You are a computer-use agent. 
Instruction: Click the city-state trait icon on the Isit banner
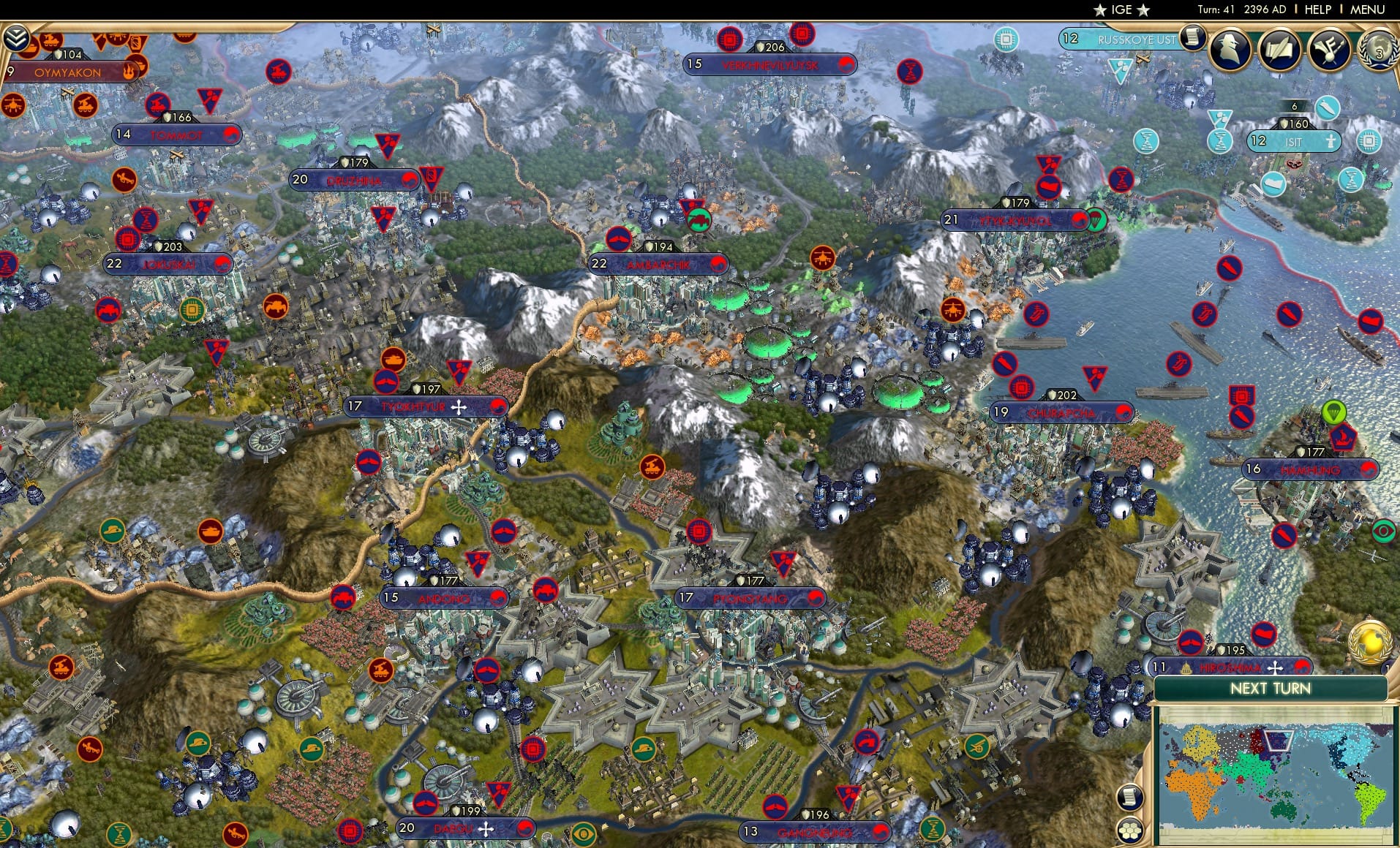tap(1331, 143)
